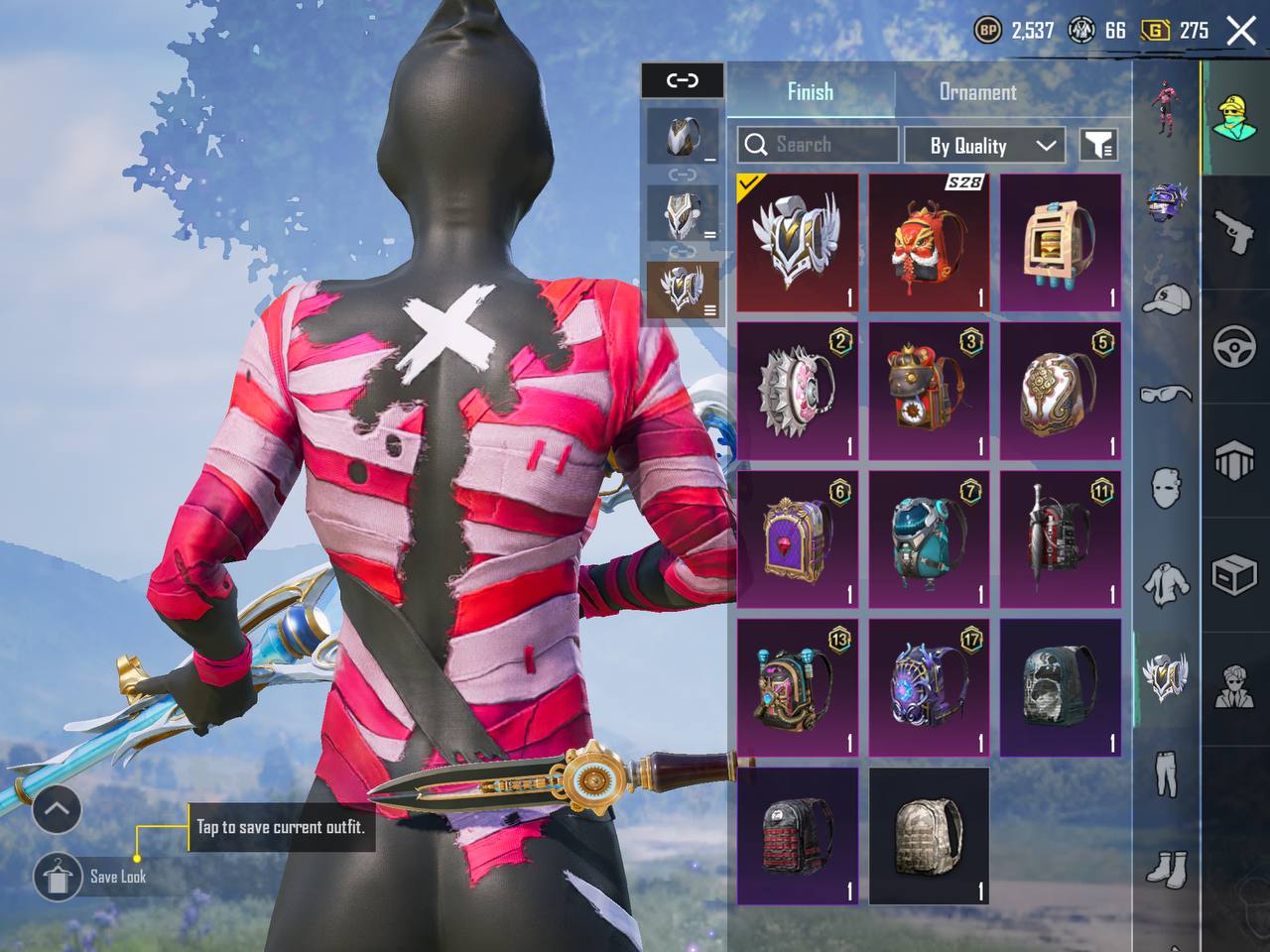The height and width of the screenshot is (952, 1270).
Task: Choose the black and red striped backpack
Action: coord(798,836)
